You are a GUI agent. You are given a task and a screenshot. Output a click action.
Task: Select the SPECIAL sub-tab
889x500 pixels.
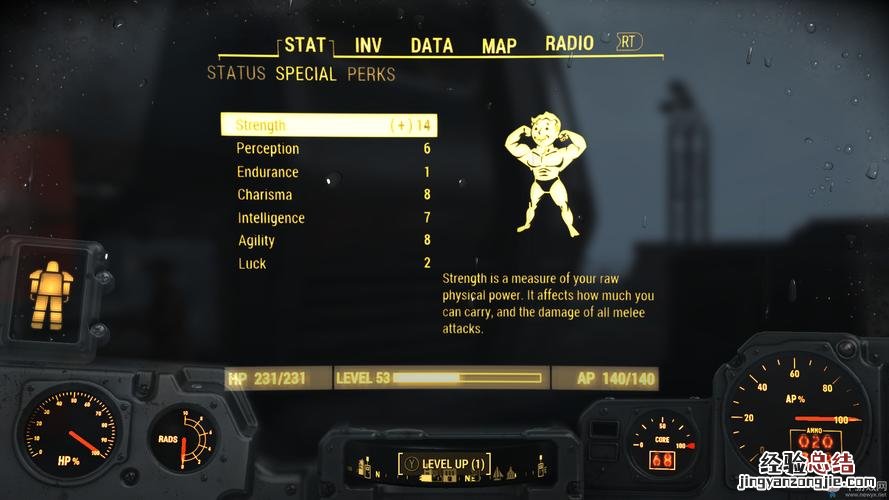(x=306, y=74)
